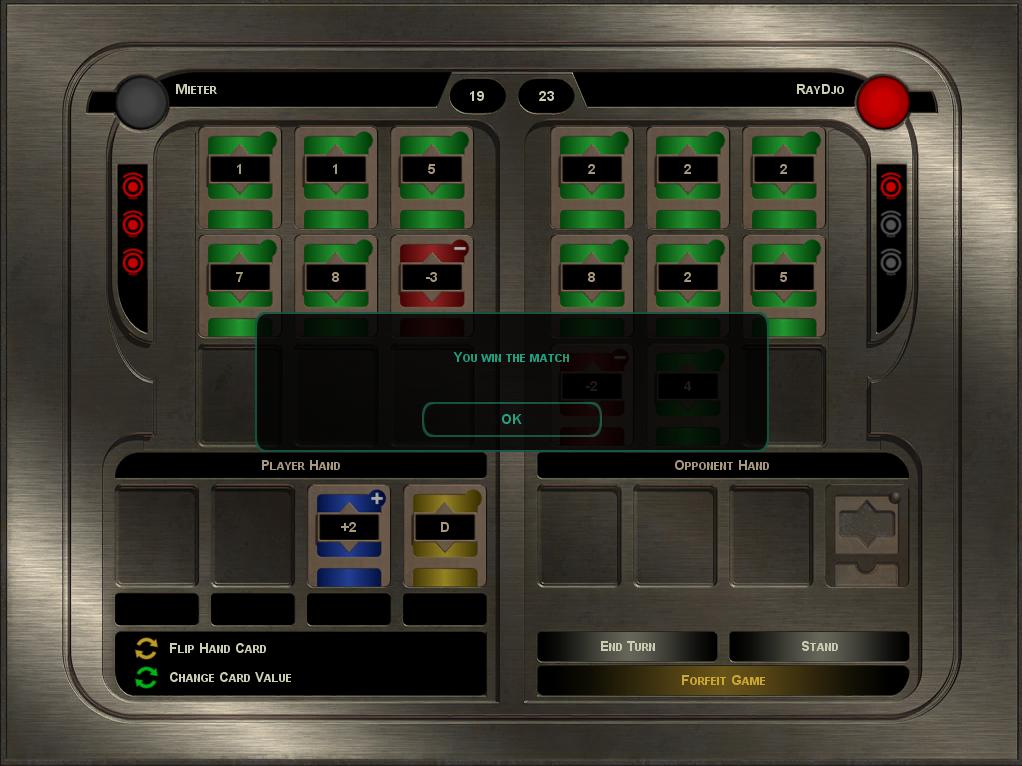Confirm the match win with OK
The width and height of the screenshot is (1022, 766).
point(511,419)
